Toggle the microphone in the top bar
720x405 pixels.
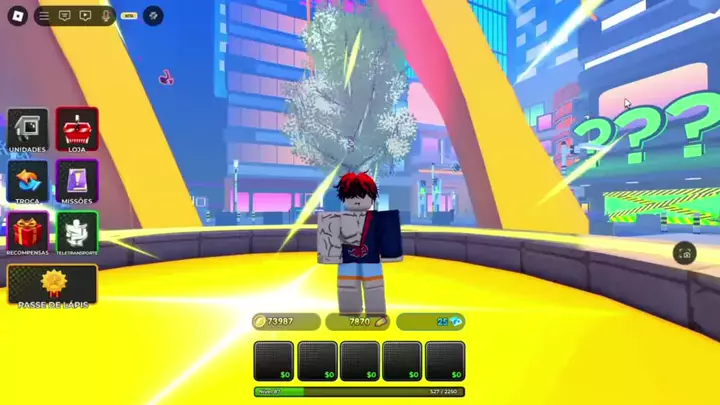click(x=106, y=16)
